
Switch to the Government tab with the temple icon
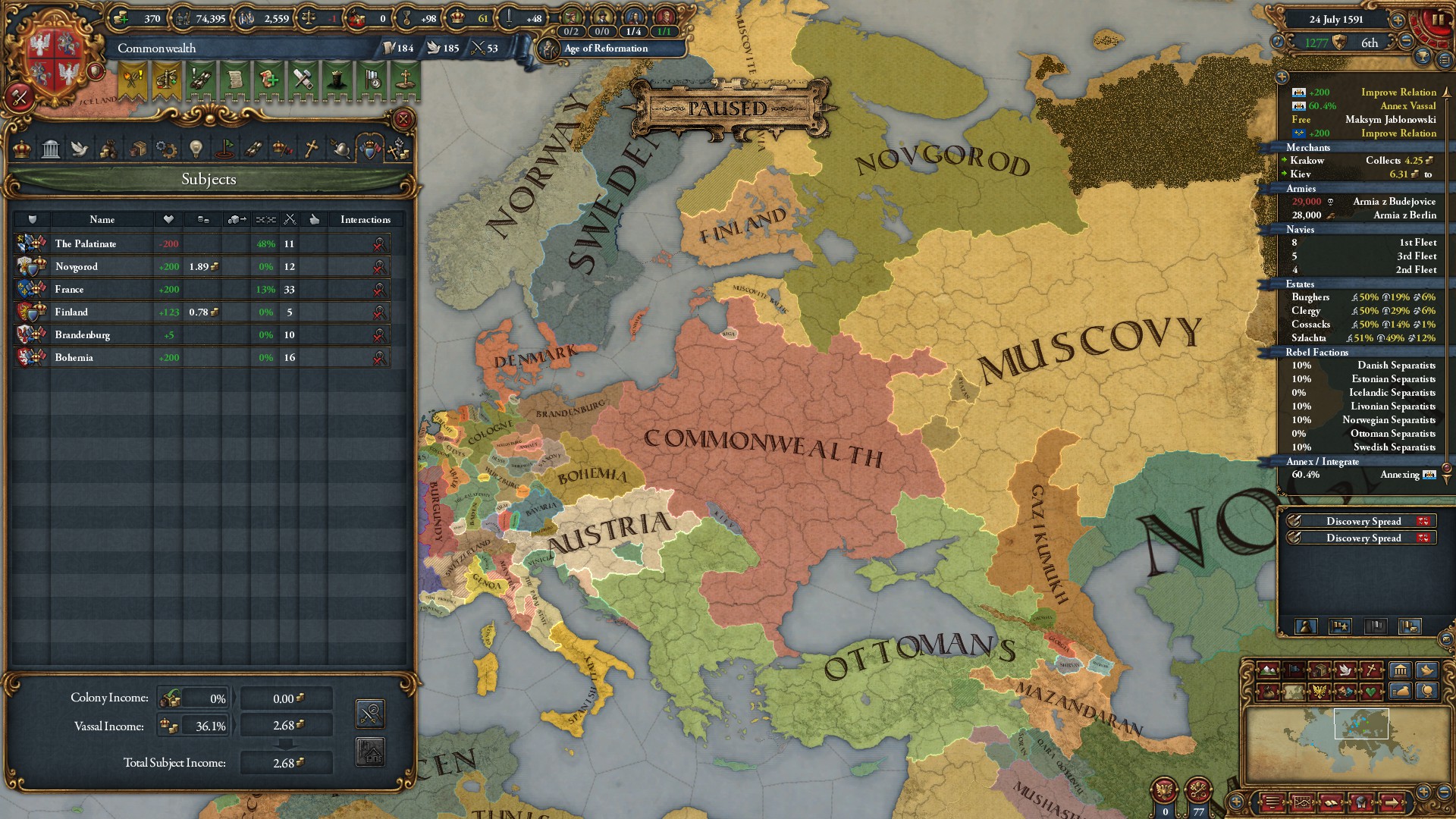tap(51, 149)
